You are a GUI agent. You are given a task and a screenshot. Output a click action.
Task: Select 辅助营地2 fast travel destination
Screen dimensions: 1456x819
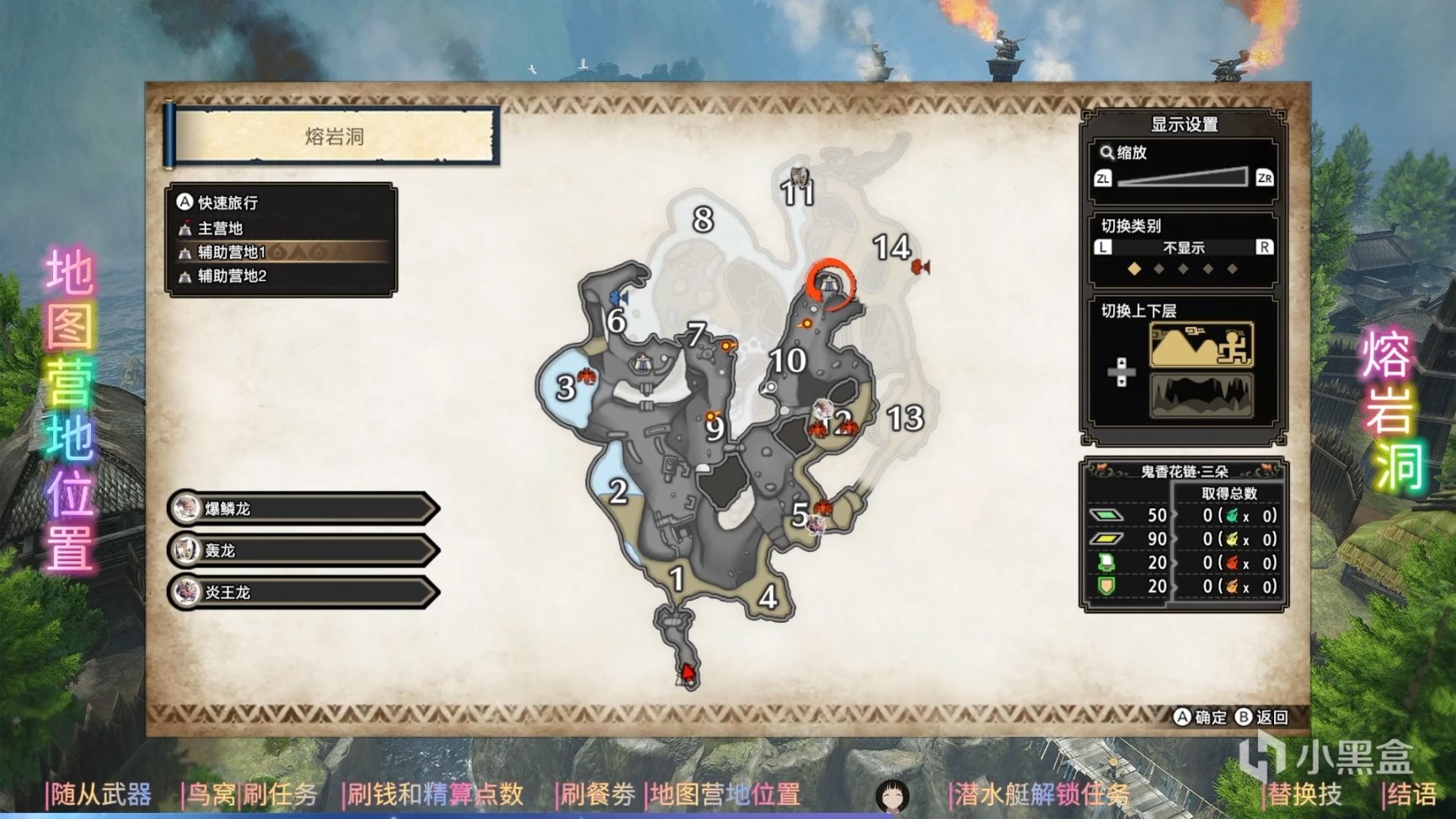[x=232, y=276]
